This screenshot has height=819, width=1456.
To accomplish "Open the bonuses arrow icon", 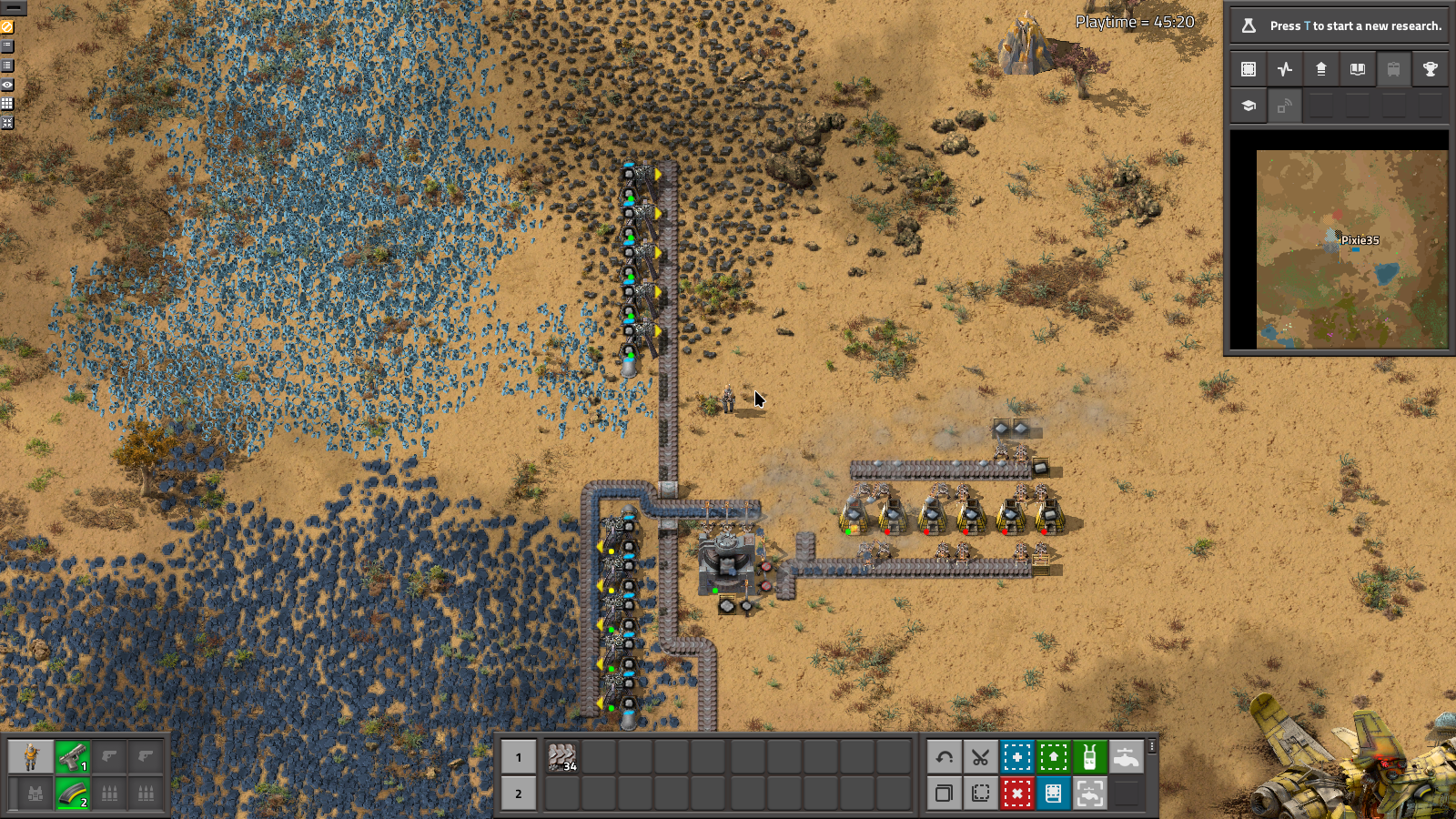I will click(x=1321, y=69).
